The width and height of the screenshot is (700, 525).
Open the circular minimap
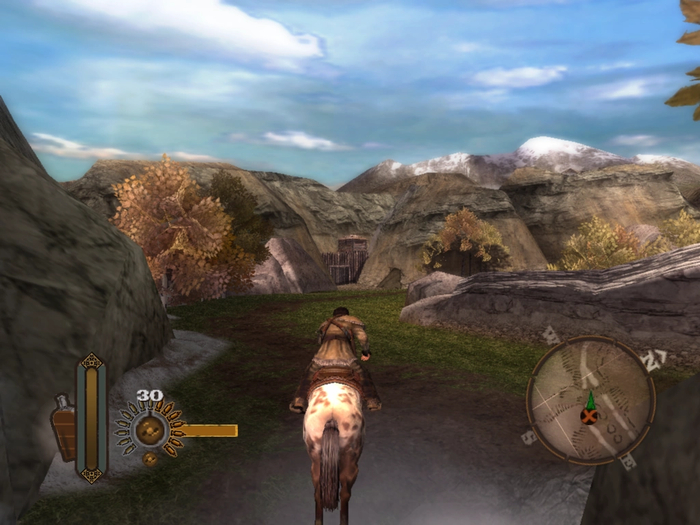(x=590, y=400)
